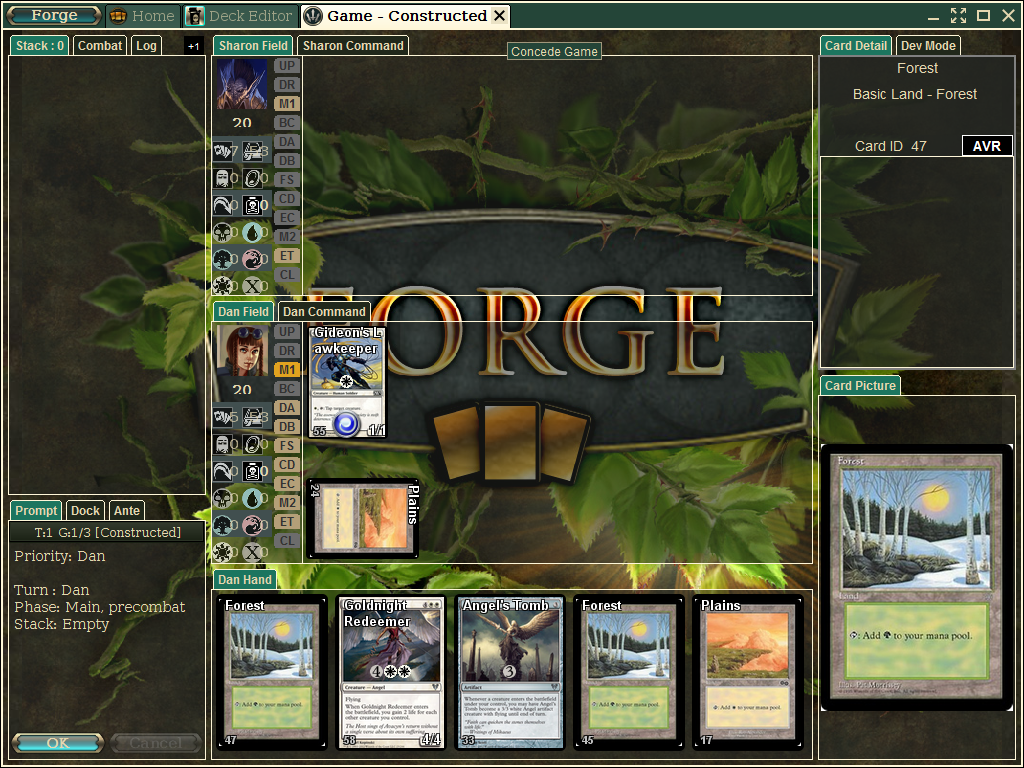This screenshot has height=768, width=1024.
Task: Close the Game - Constructed tab
Action: (x=500, y=16)
